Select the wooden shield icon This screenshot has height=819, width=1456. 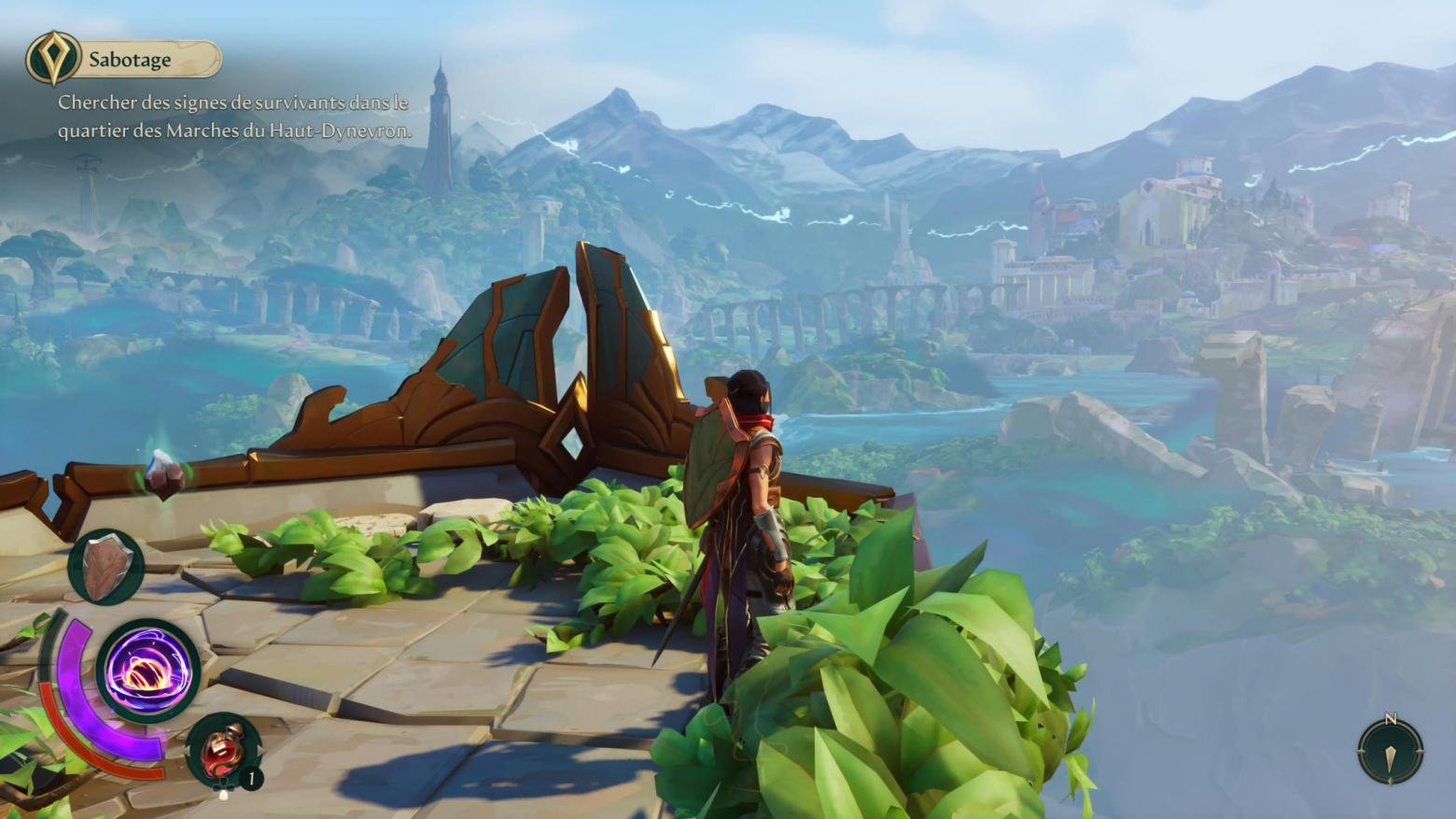tap(105, 567)
